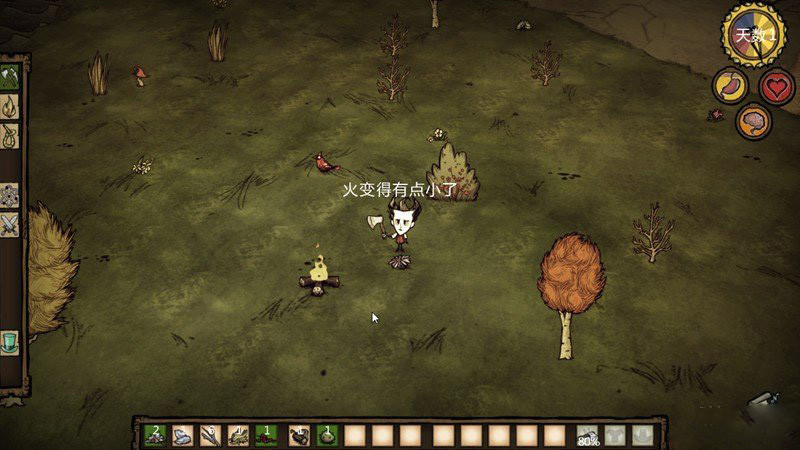The height and width of the screenshot is (450, 800).
Task: Pick the twigs stack of six
Action: 211,435
